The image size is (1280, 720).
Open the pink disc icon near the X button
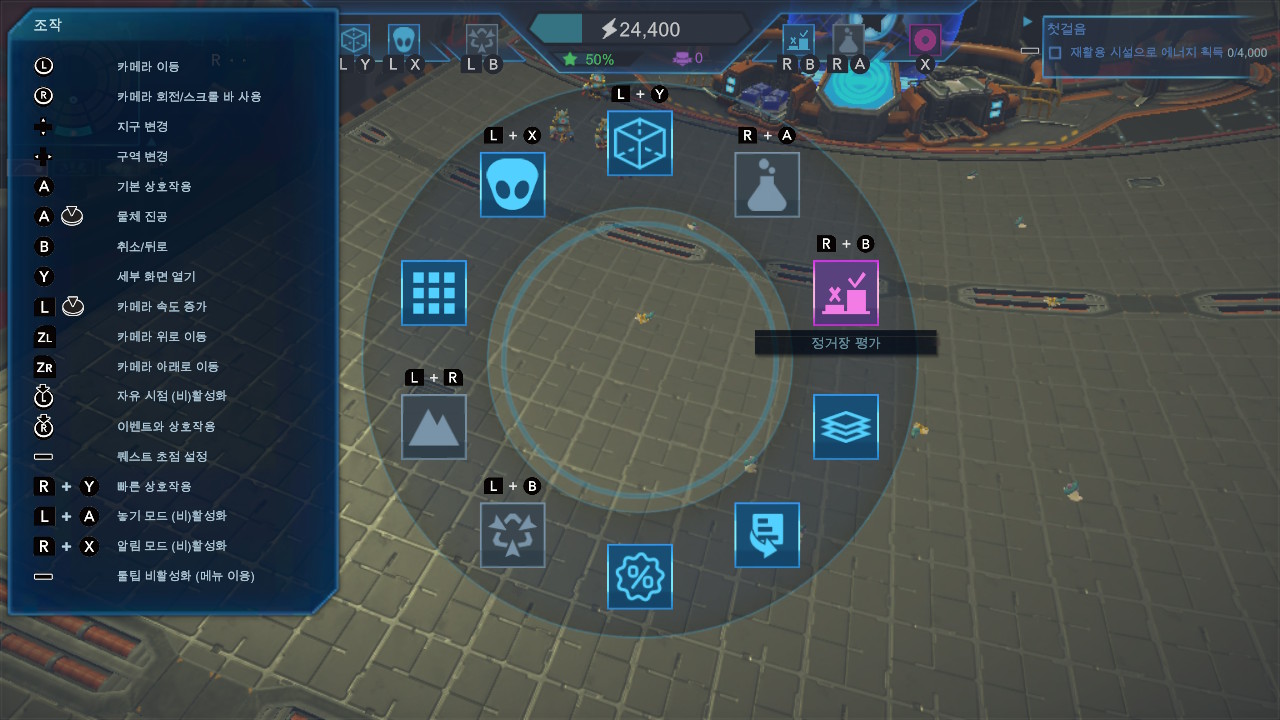[x=925, y=40]
